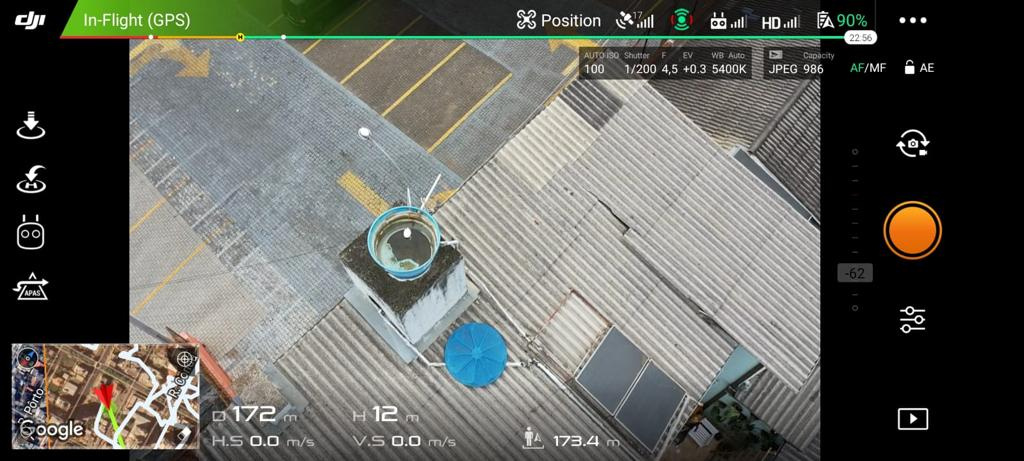The height and width of the screenshot is (461, 1024).
Task: Tap the DJI logo home button
Action: (x=31, y=19)
